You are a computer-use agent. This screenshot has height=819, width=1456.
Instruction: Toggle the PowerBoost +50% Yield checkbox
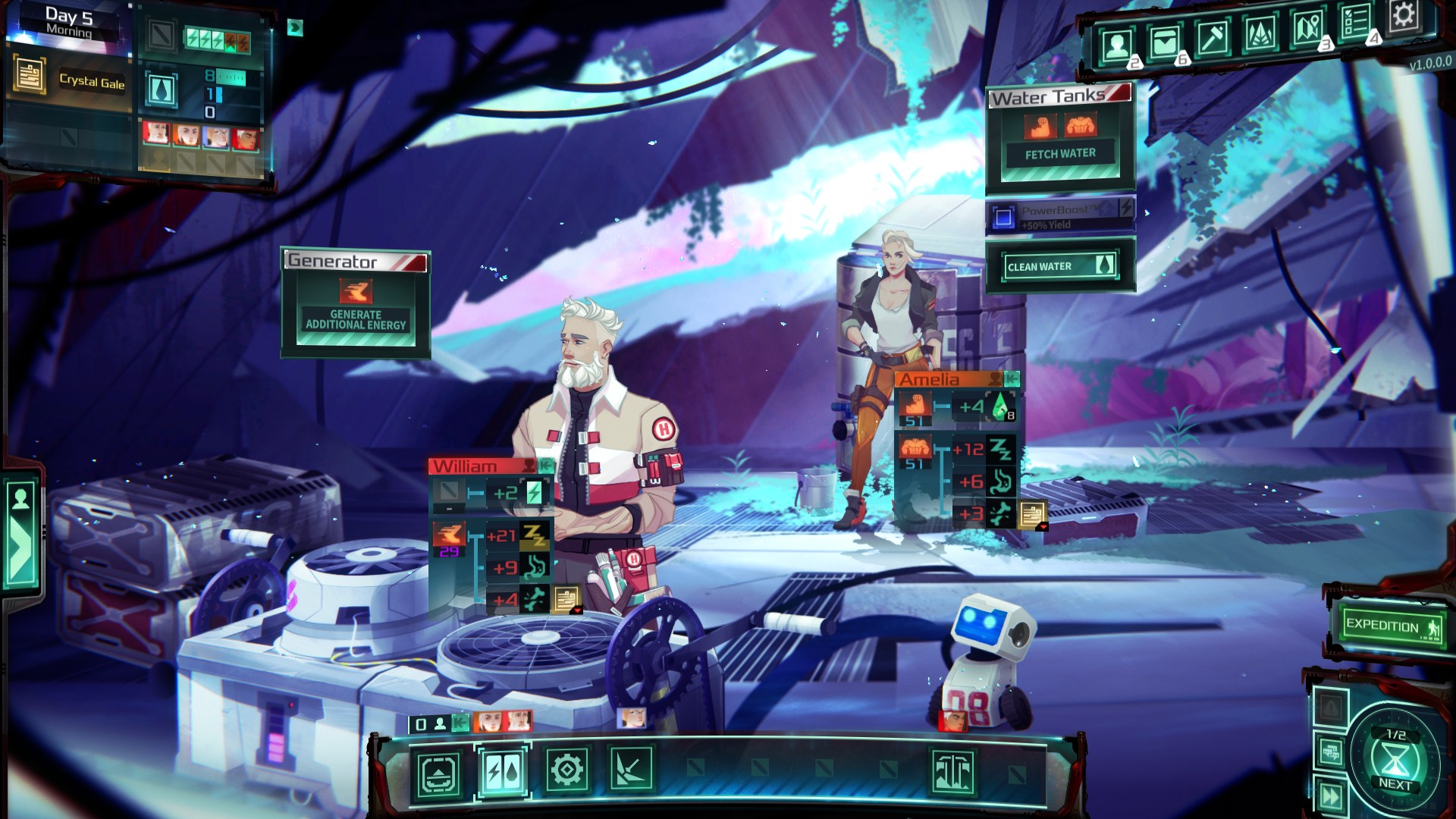[x=1003, y=218]
